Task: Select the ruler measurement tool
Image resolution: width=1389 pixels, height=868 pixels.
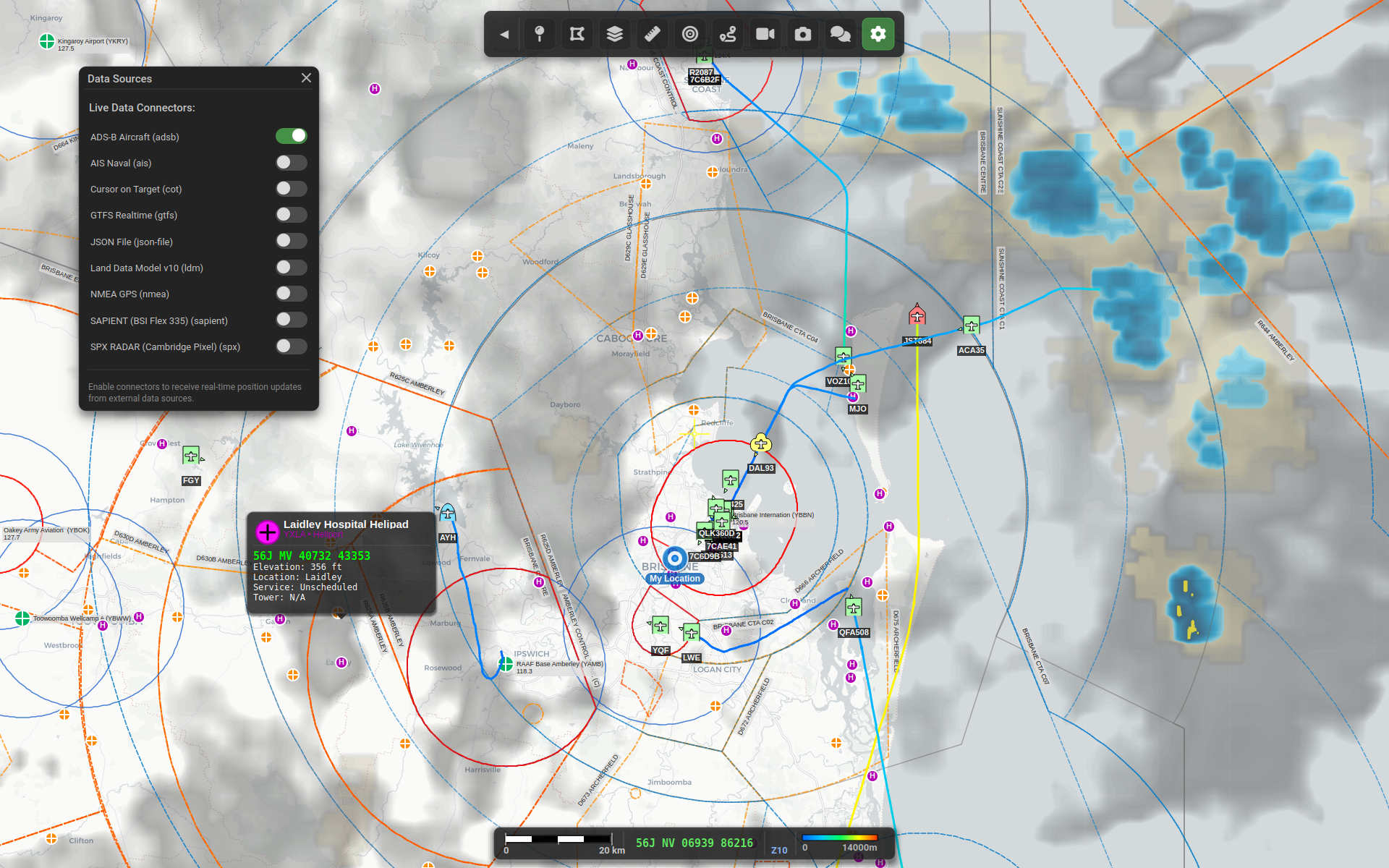Action: click(x=652, y=34)
